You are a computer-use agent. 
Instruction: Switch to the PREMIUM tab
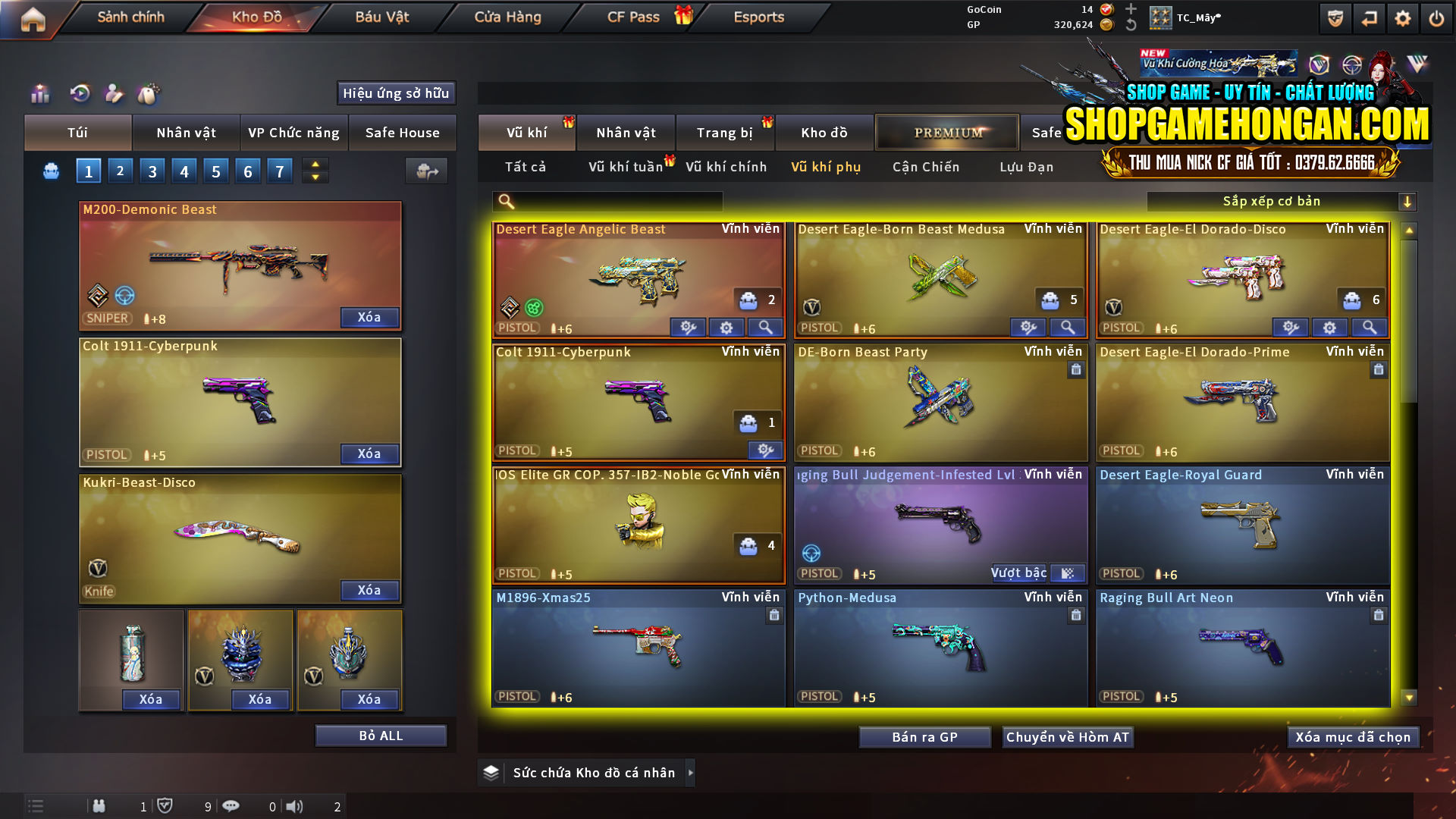tap(947, 132)
